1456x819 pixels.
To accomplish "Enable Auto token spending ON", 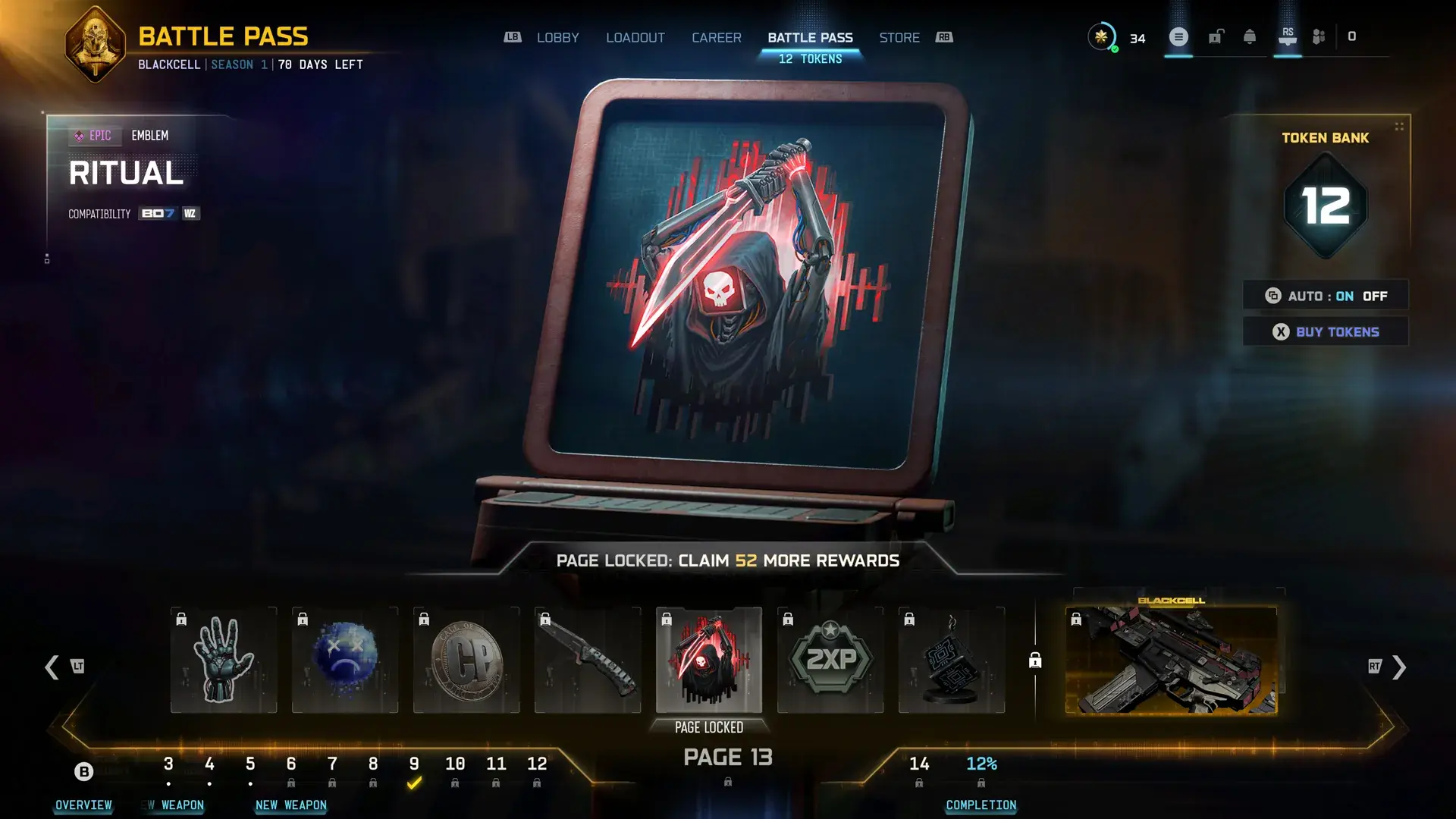I will 1345,296.
